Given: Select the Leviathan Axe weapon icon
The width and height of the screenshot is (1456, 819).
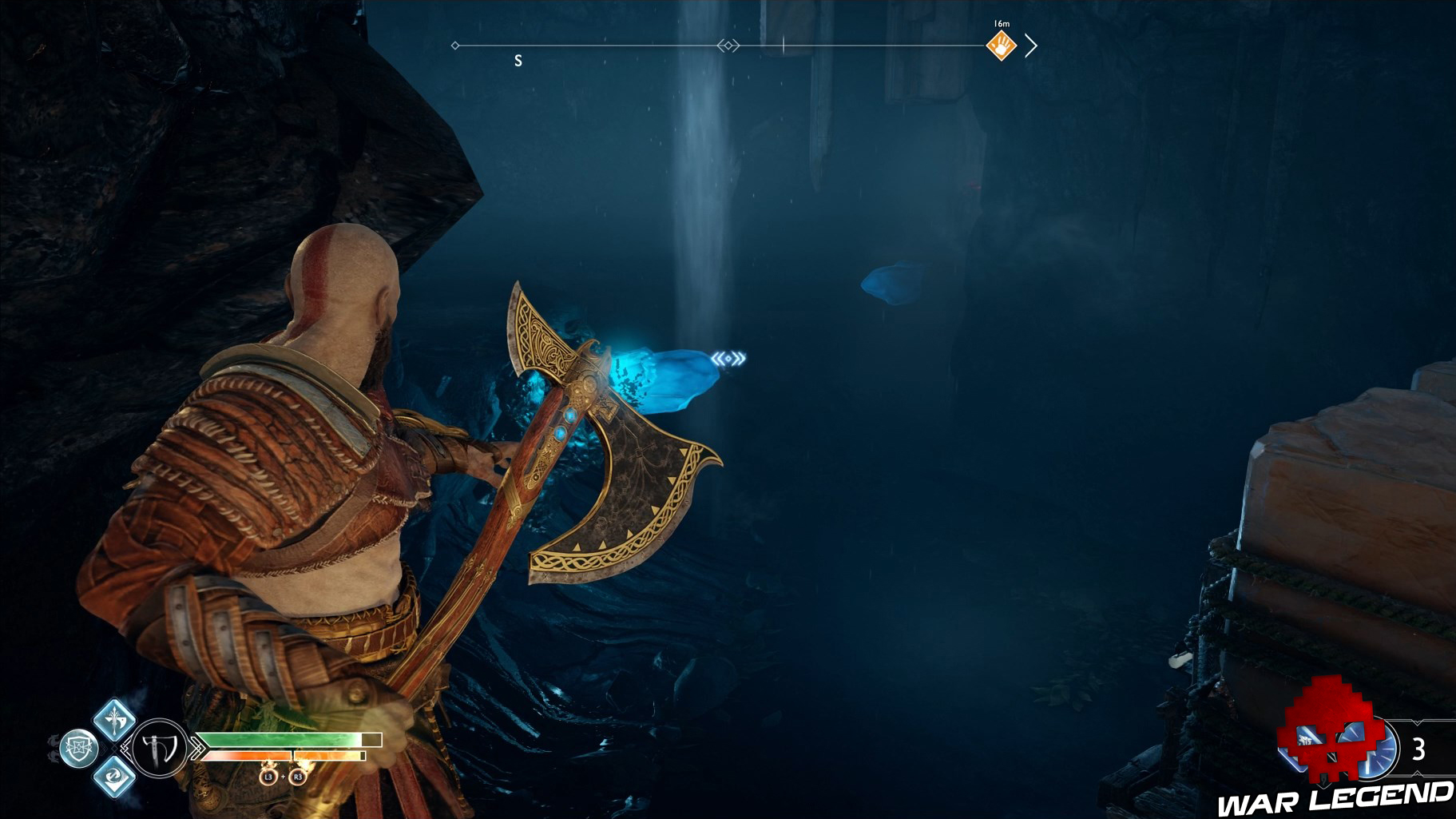Looking at the screenshot, I should pyautogui.click(x=161, y=748).
